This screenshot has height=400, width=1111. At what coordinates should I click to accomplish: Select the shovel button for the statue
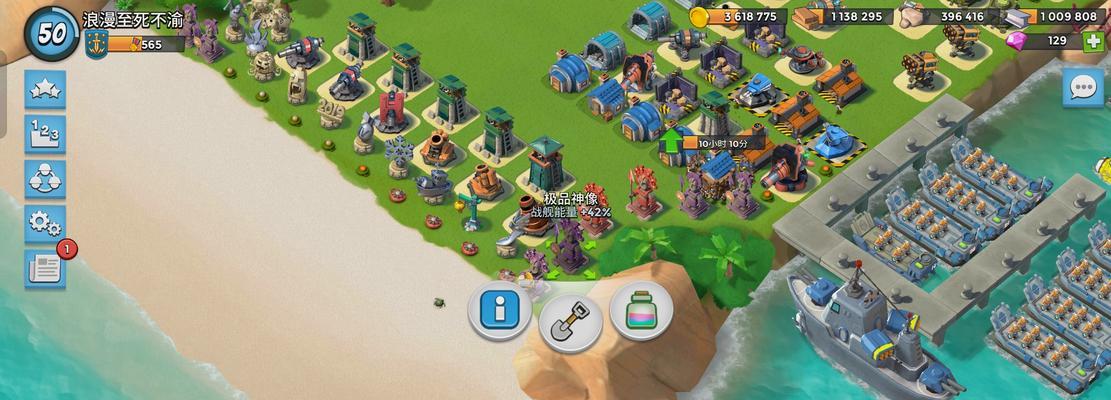click(x=570, y=320)
